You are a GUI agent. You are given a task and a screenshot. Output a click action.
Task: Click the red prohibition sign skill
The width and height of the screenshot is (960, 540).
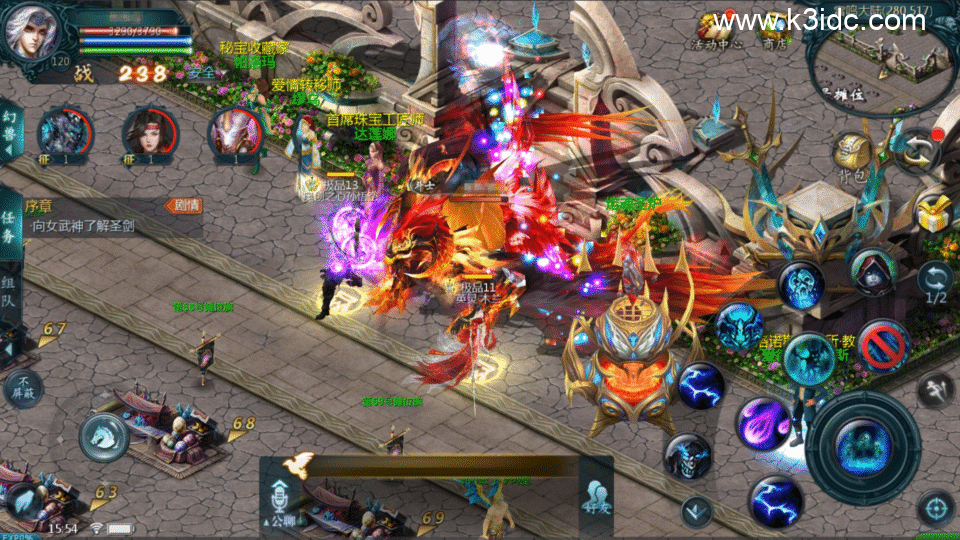pyautogui.click(x=883, y=345)
